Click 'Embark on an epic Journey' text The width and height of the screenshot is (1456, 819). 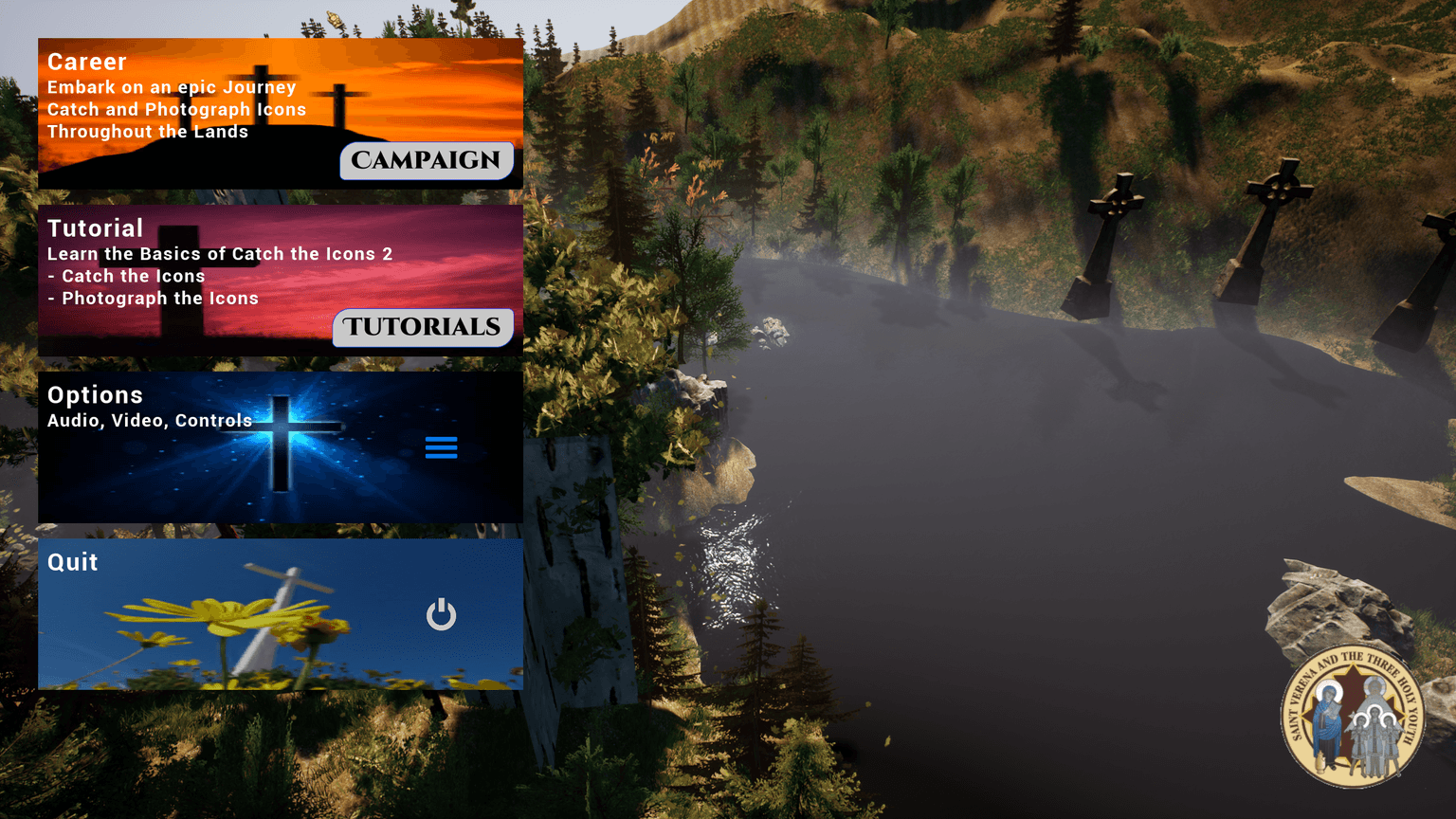click(173, 87)
